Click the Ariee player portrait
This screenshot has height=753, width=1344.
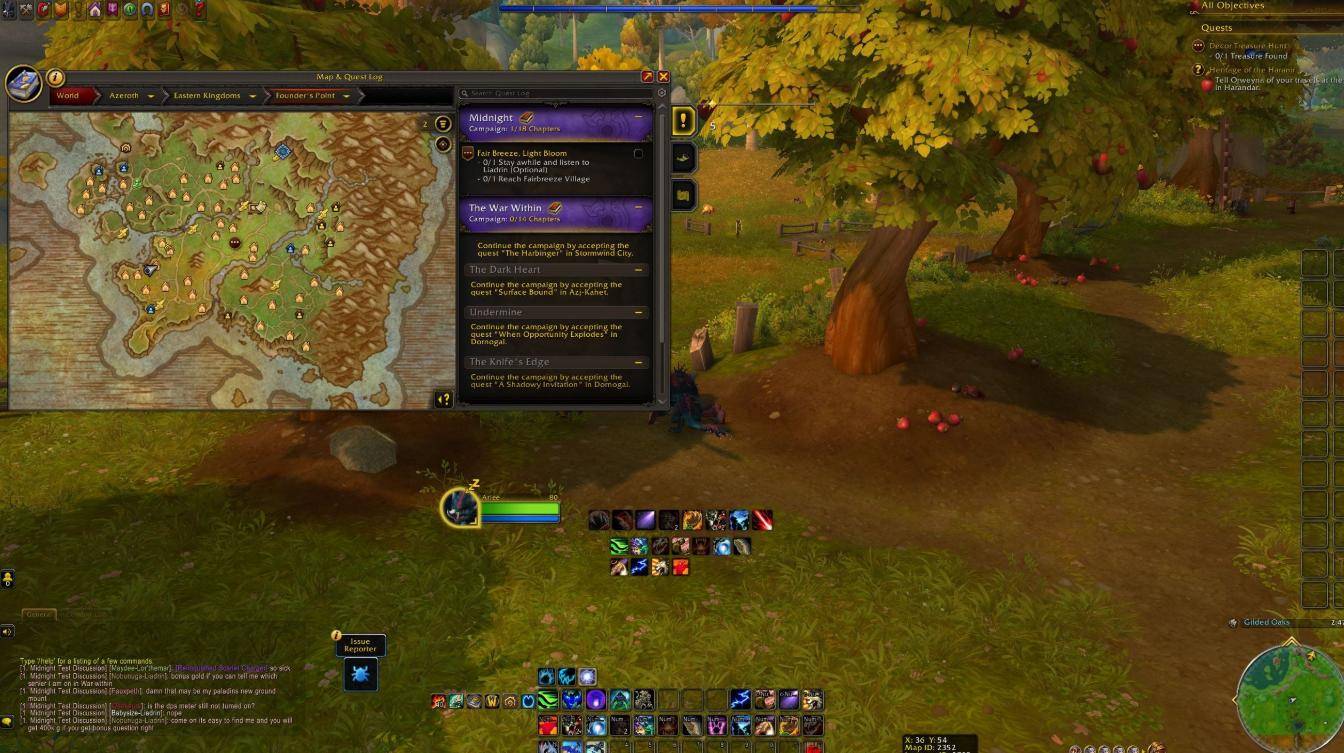(x=461, y=507)
